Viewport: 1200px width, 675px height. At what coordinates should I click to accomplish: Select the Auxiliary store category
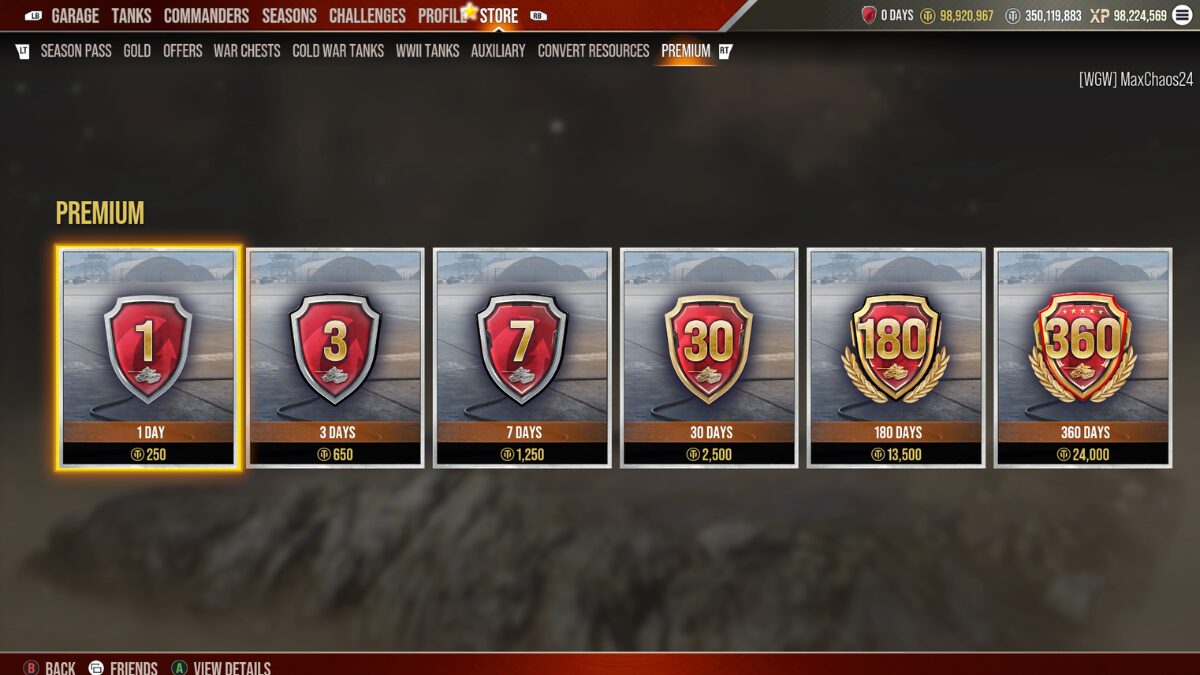(498, 51)
